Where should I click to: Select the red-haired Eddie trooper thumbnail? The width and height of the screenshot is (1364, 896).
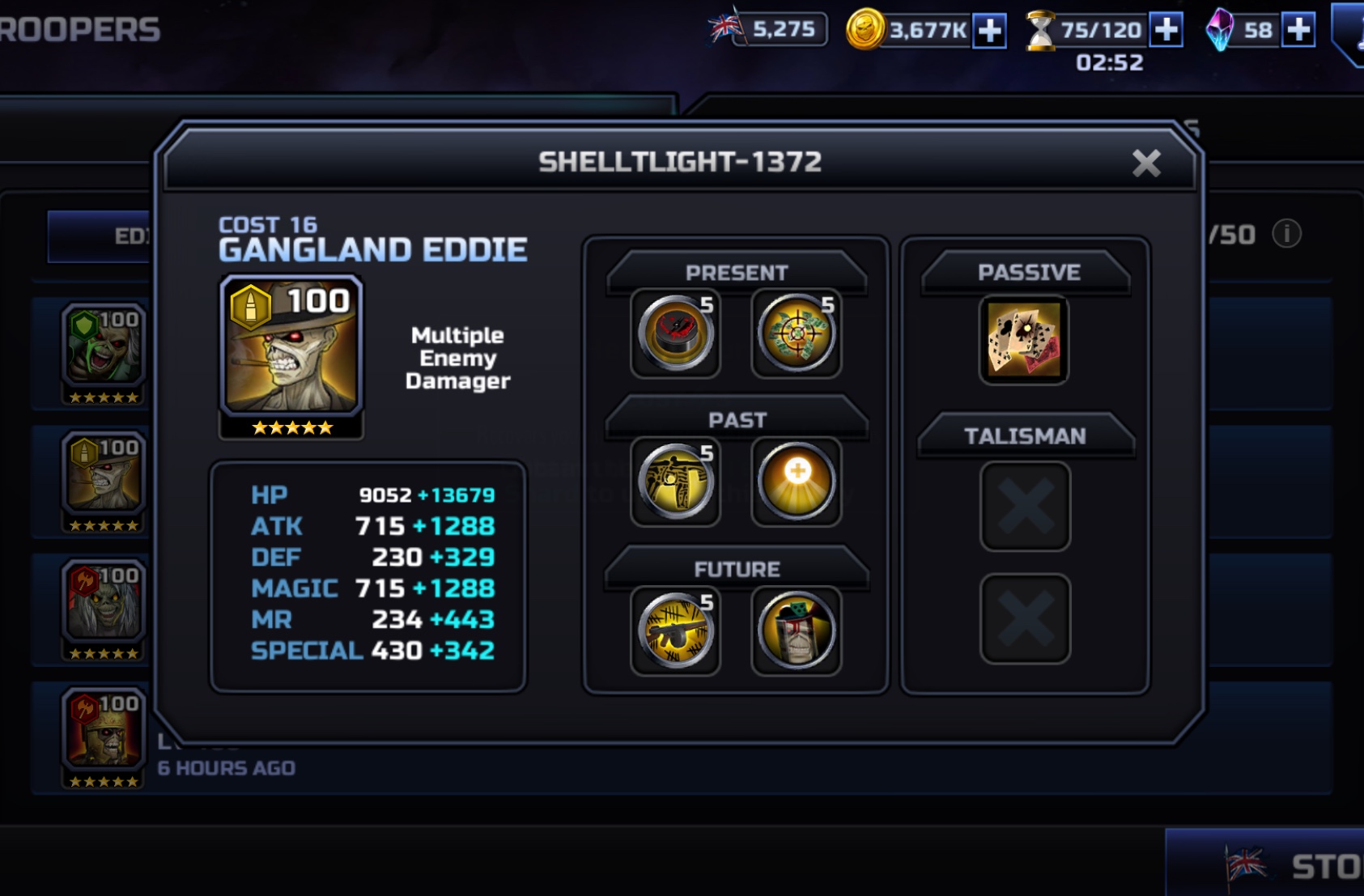click(104, 603)
